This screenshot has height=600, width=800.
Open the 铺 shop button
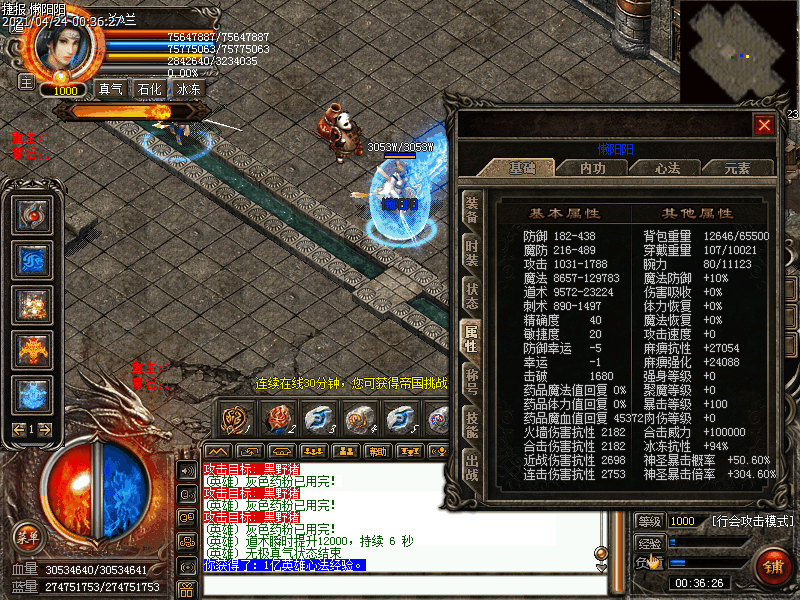[x=773, y=564]
